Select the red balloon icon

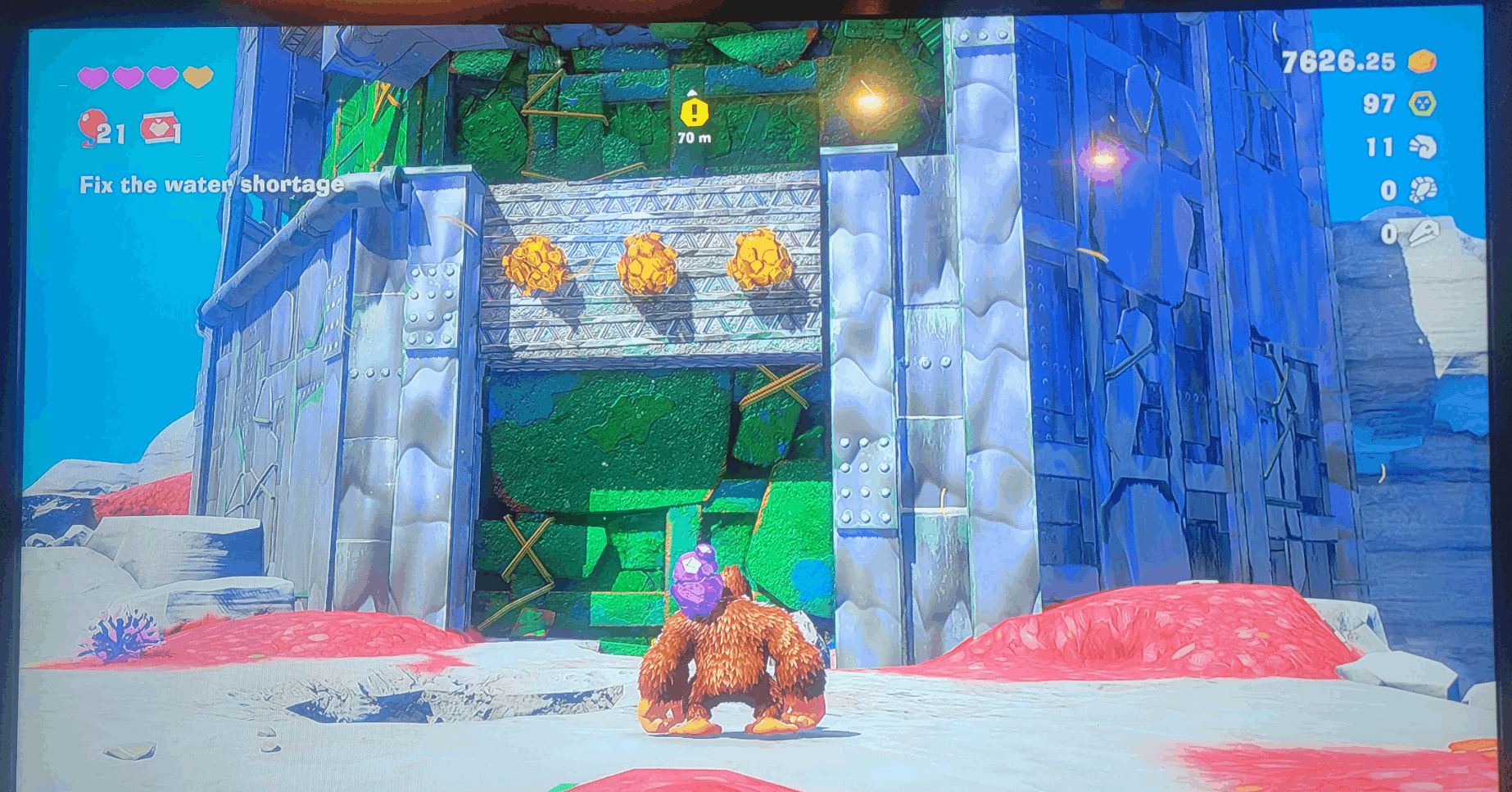(92, 127)
